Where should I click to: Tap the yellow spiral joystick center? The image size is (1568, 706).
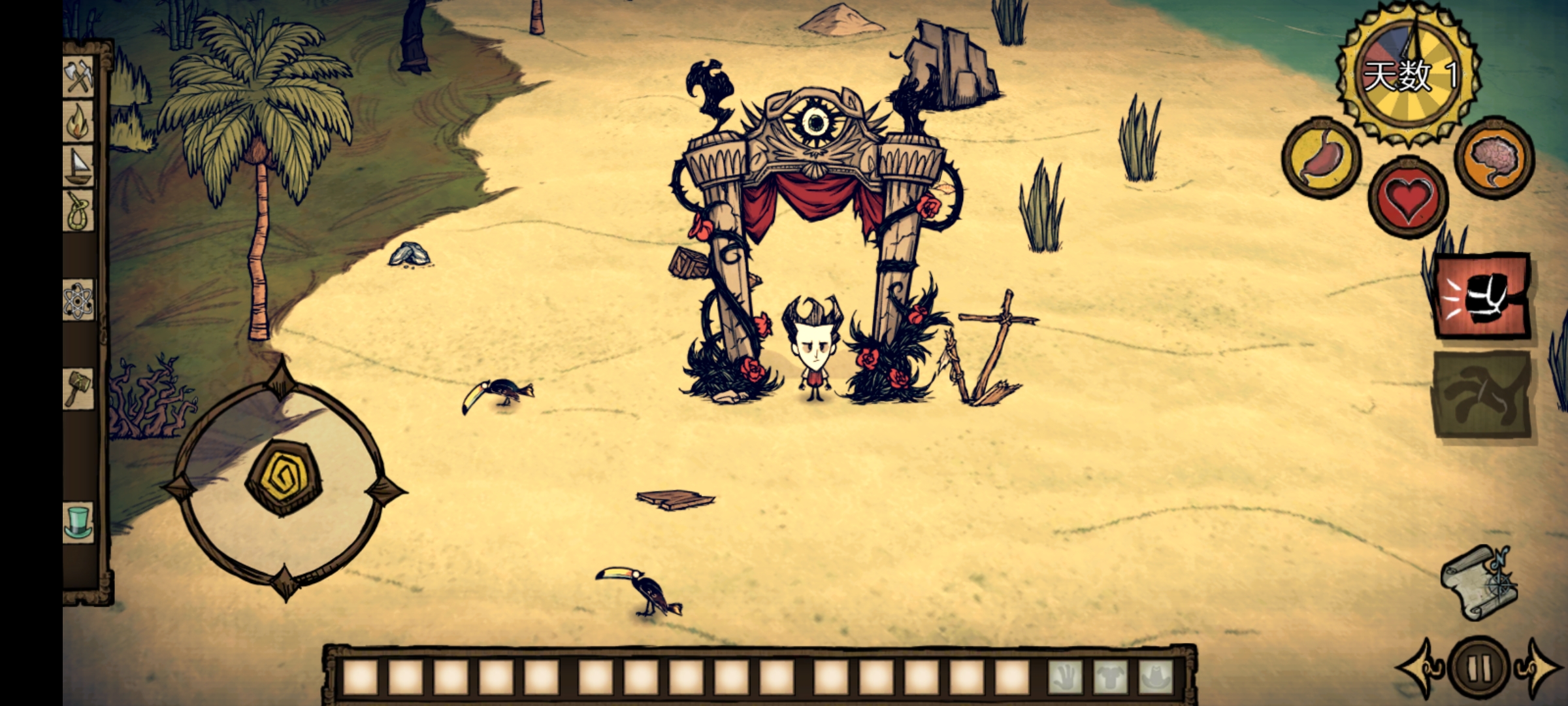[282, 479]
